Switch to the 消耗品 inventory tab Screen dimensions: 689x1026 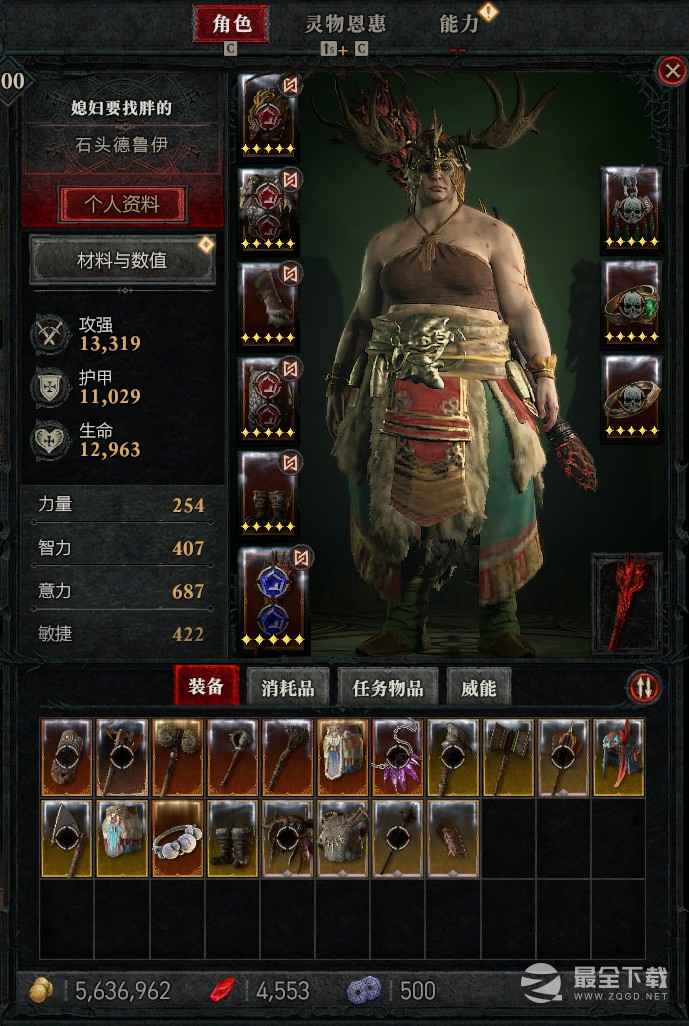(288, 687)
